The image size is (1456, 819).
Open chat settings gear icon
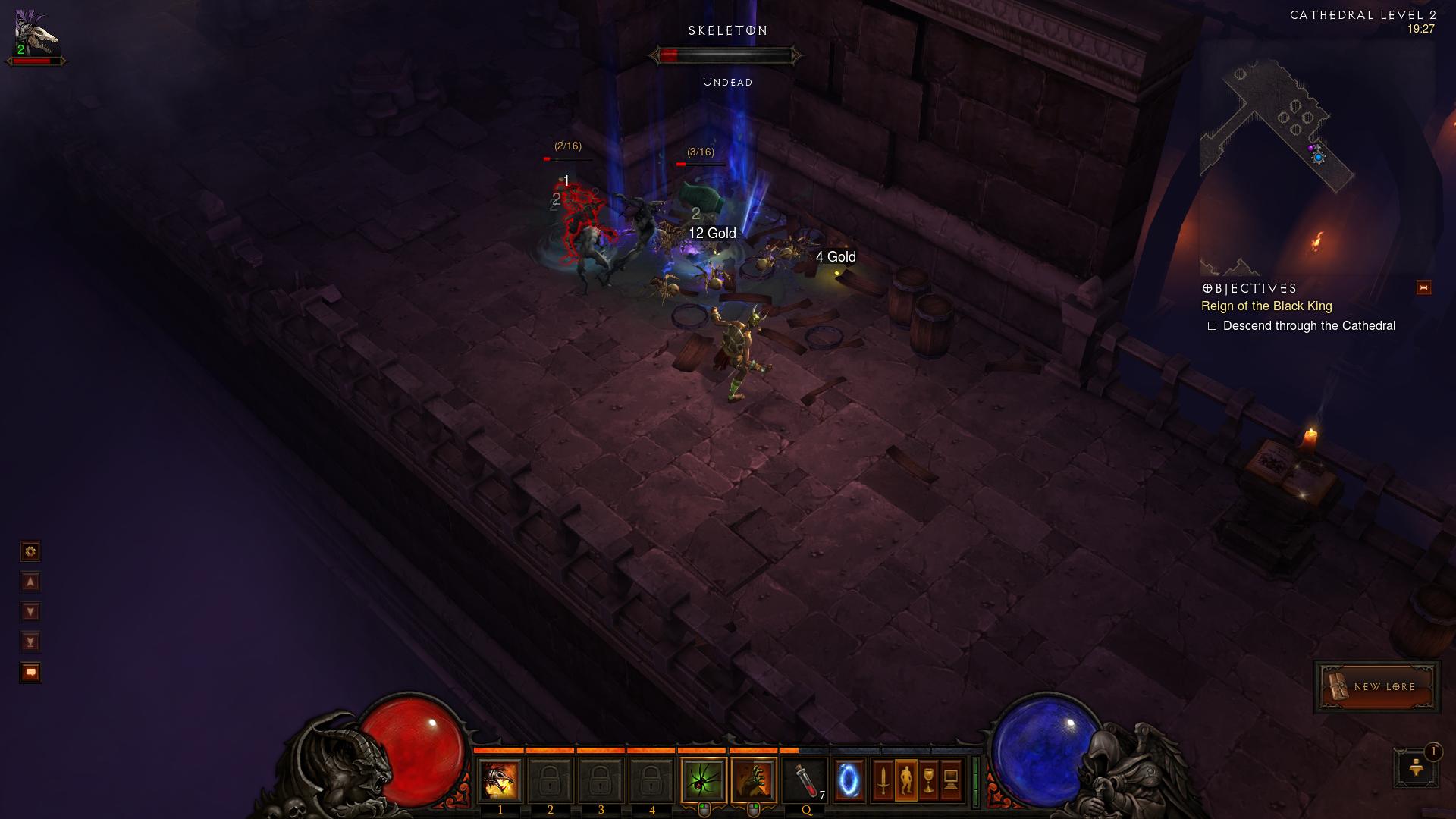[30, 551]
